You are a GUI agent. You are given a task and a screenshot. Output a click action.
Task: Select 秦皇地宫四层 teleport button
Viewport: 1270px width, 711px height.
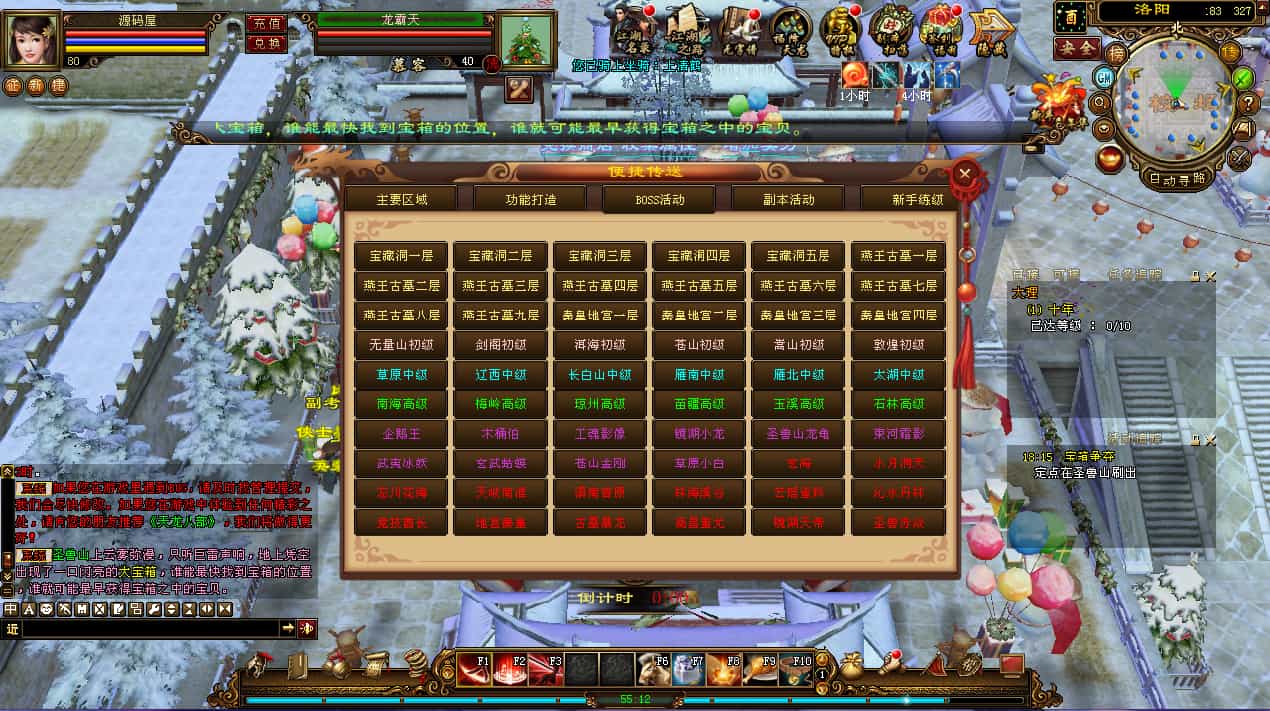[x=898, y=314]
